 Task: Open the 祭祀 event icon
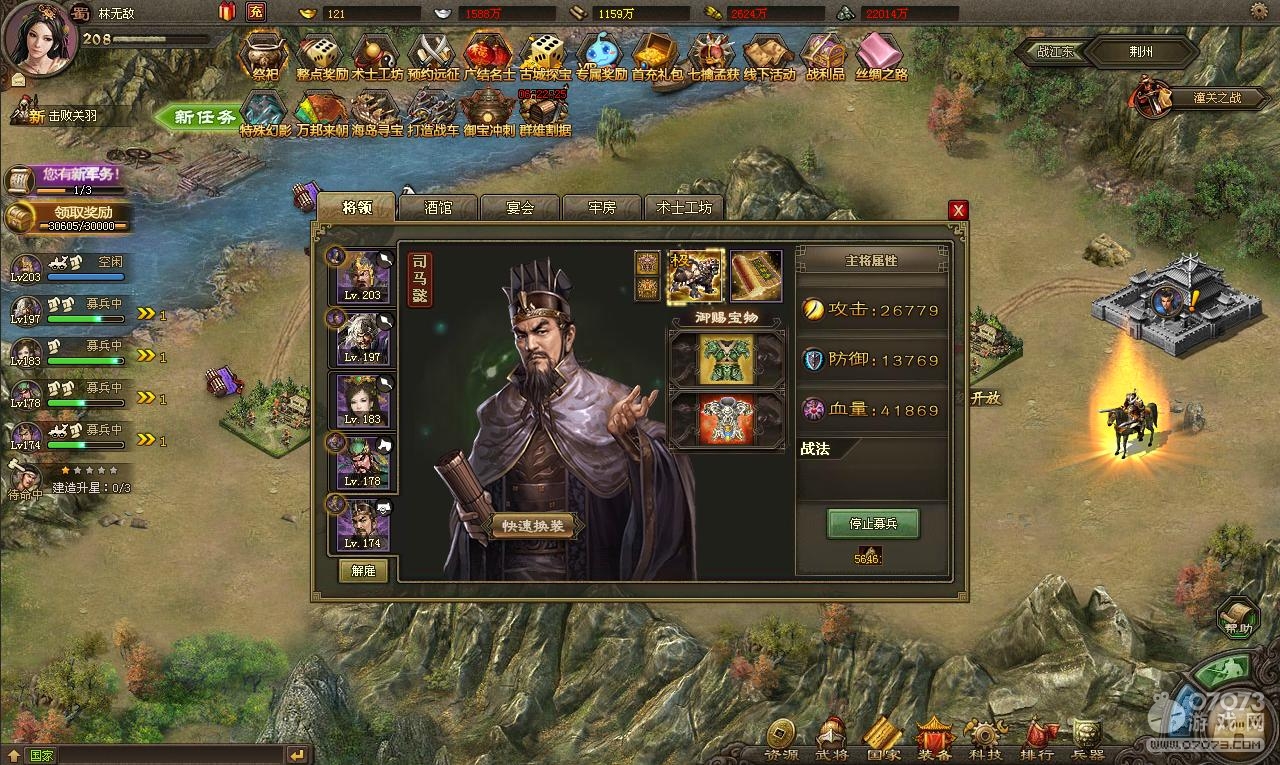(265, 55)
